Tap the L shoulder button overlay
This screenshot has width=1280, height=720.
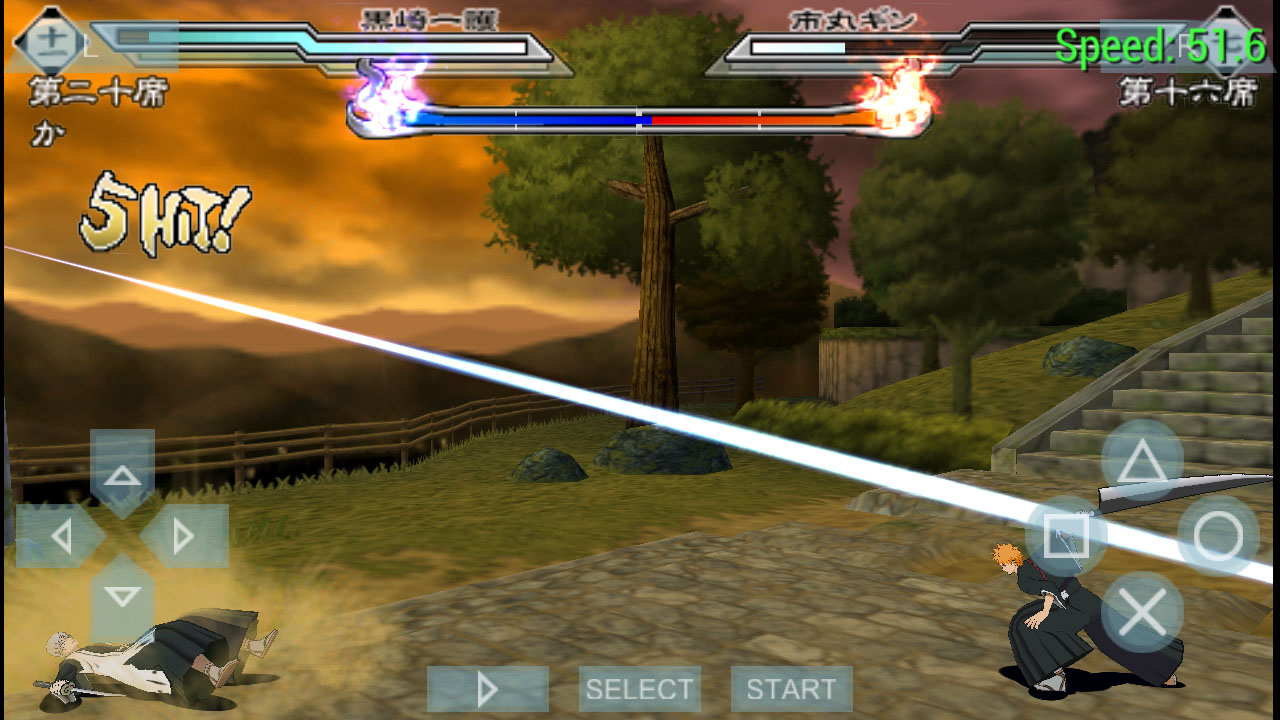(95, 45)
